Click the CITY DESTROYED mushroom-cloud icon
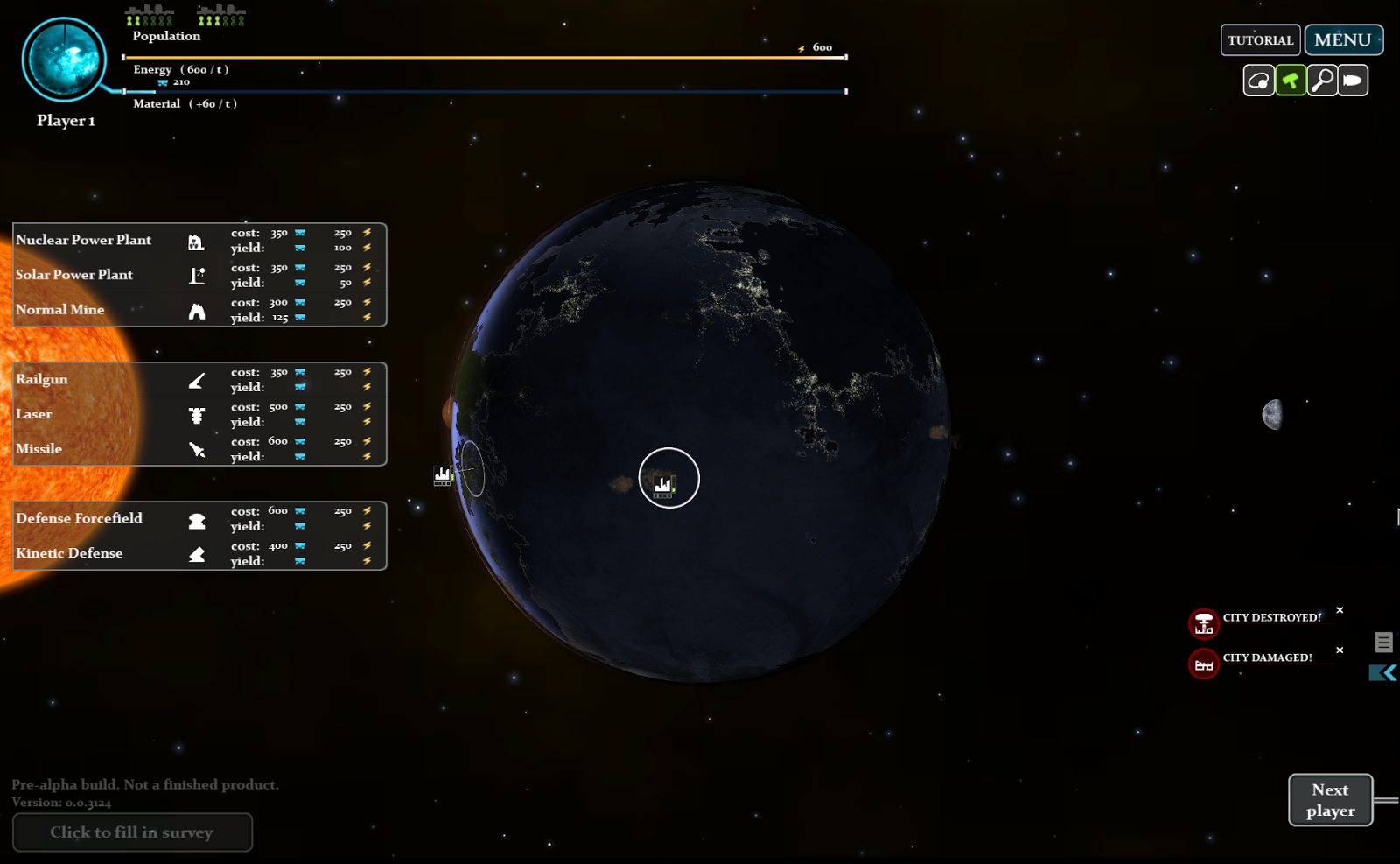The width and height of the screenshot is (1400, 864). 1203,623
